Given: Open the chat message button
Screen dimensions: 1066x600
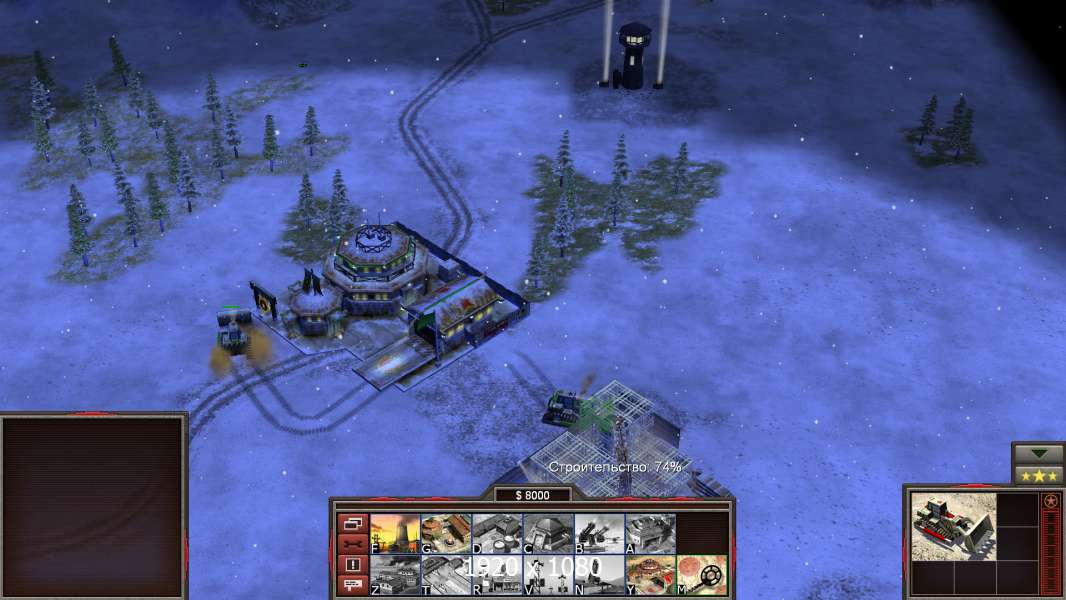Looking at the screenshot, I should coord(352,585).
